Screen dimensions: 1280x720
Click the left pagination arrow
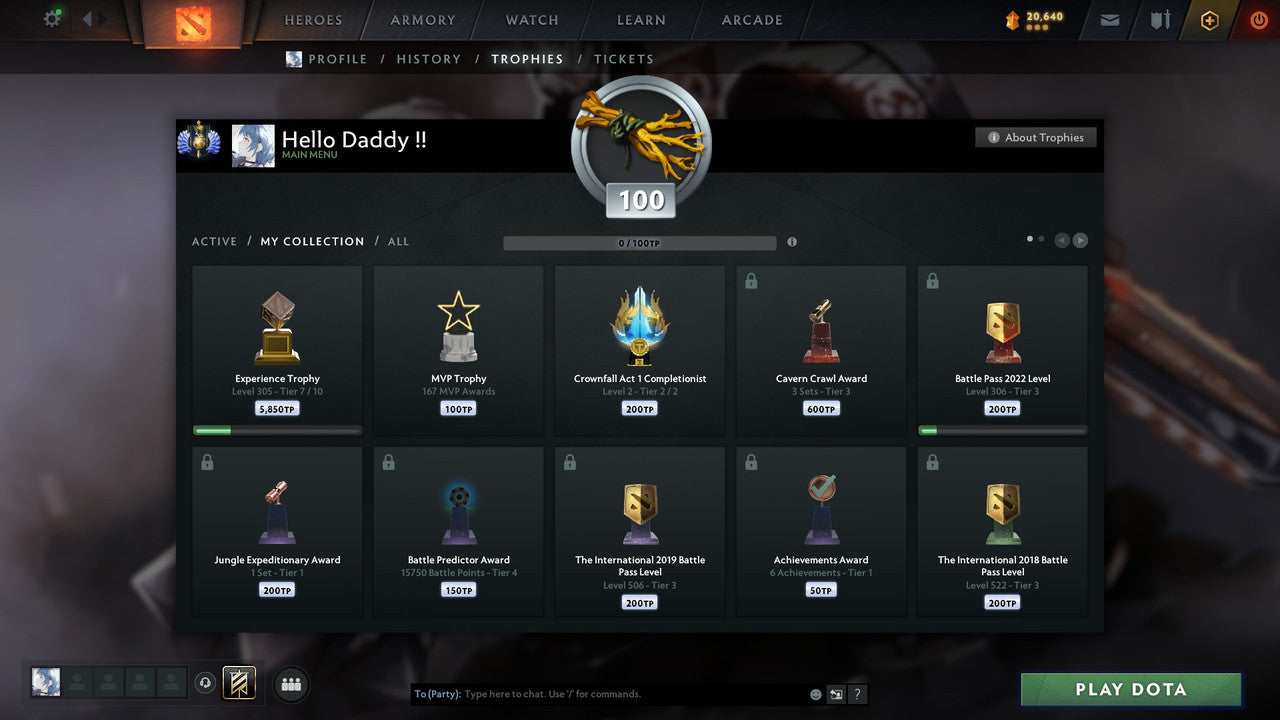click(1061, 239)
